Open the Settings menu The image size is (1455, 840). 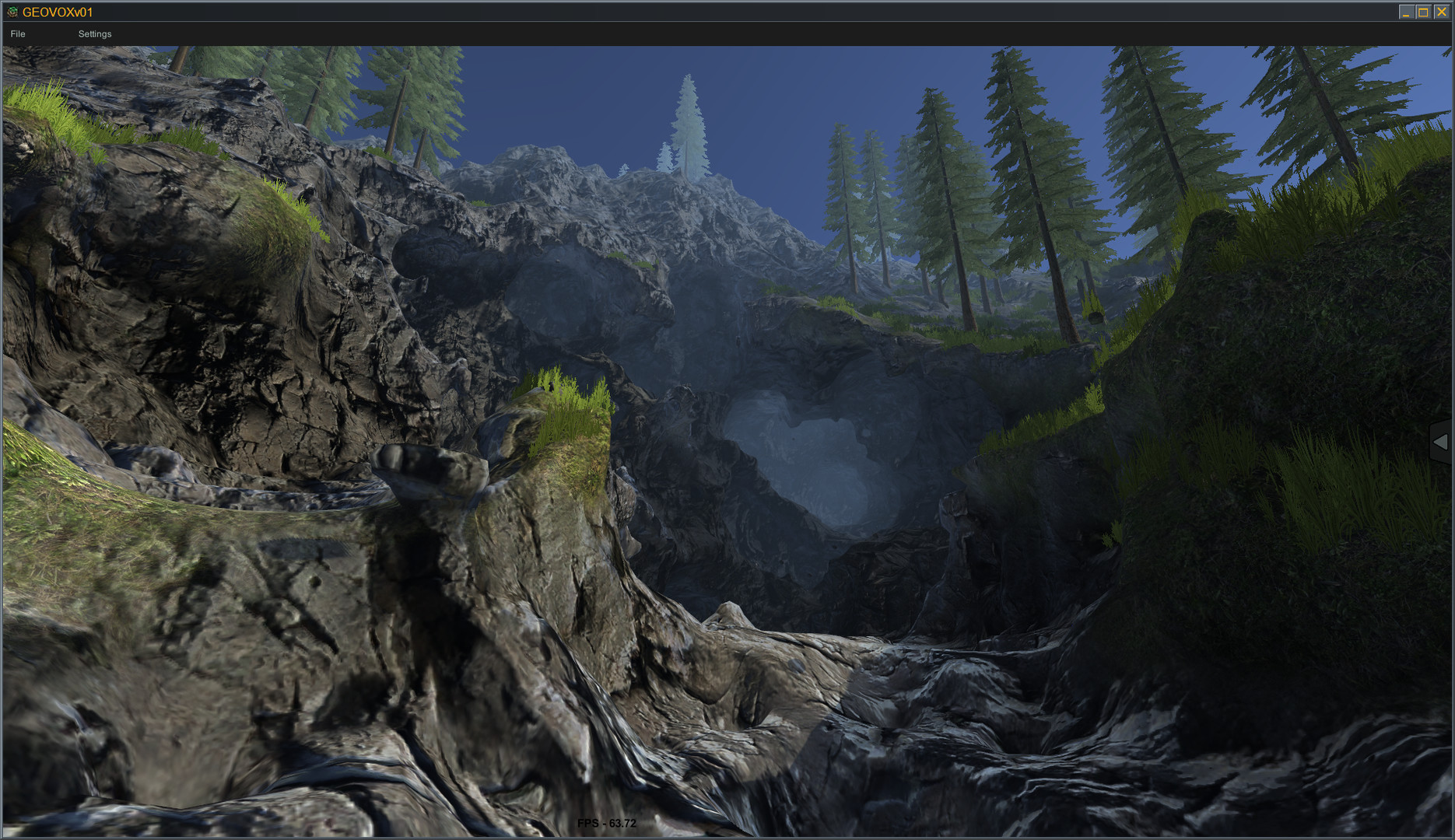click(x=95, y=34)
